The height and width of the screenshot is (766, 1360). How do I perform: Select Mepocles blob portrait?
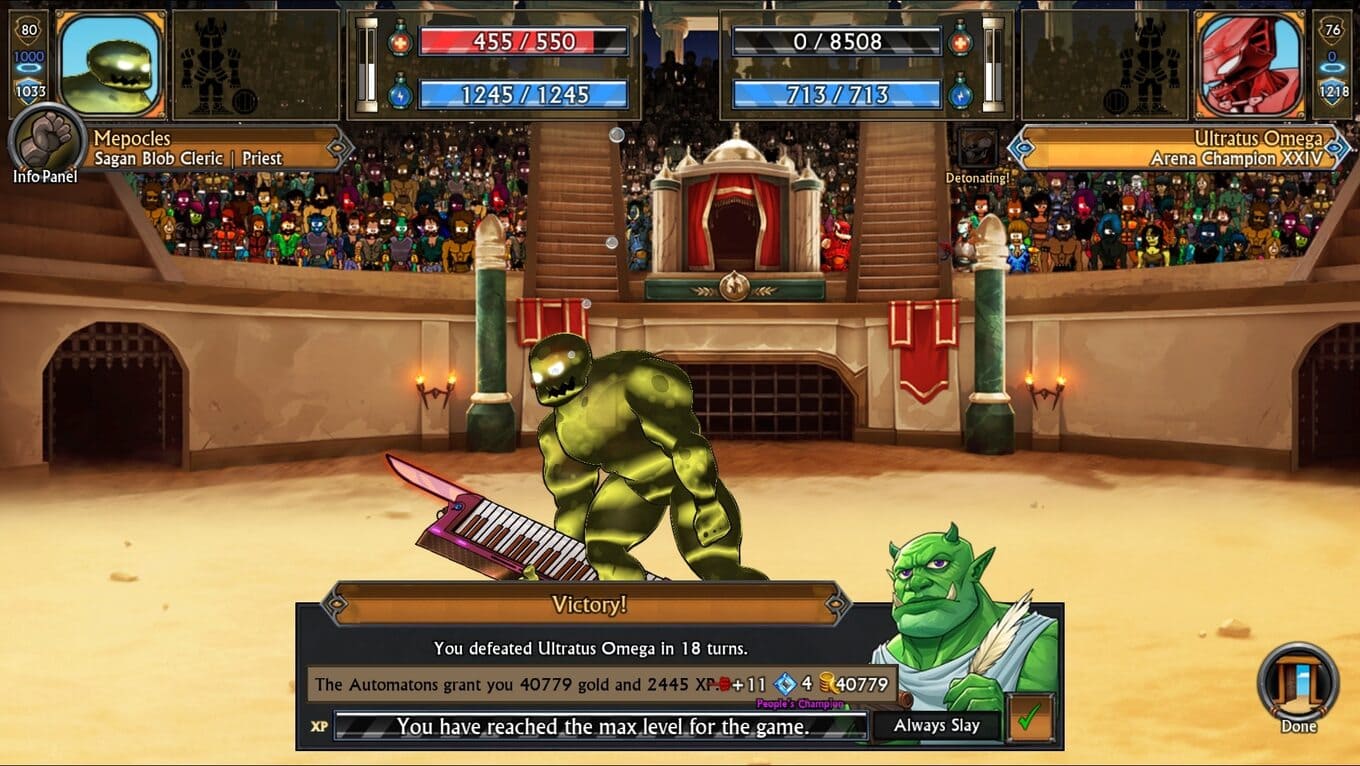(x=110, y=64)
